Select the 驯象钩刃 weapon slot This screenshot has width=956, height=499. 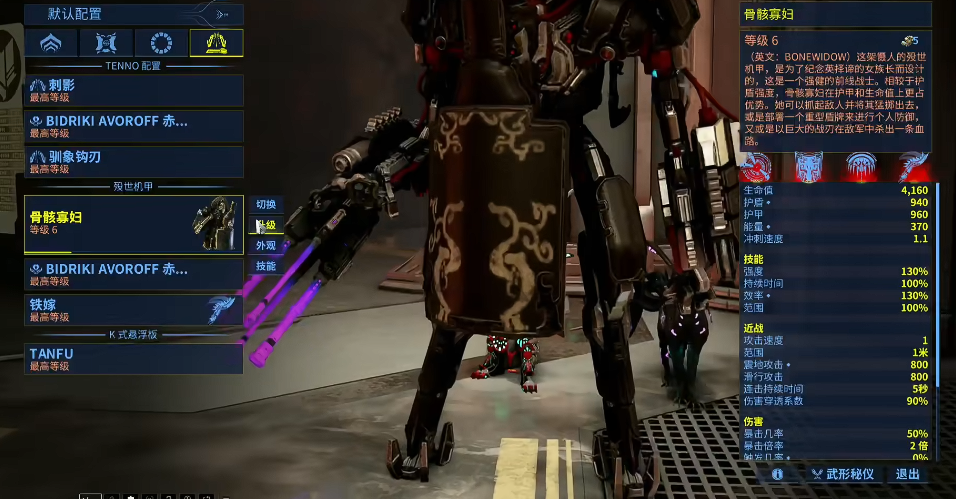[134, 162]
